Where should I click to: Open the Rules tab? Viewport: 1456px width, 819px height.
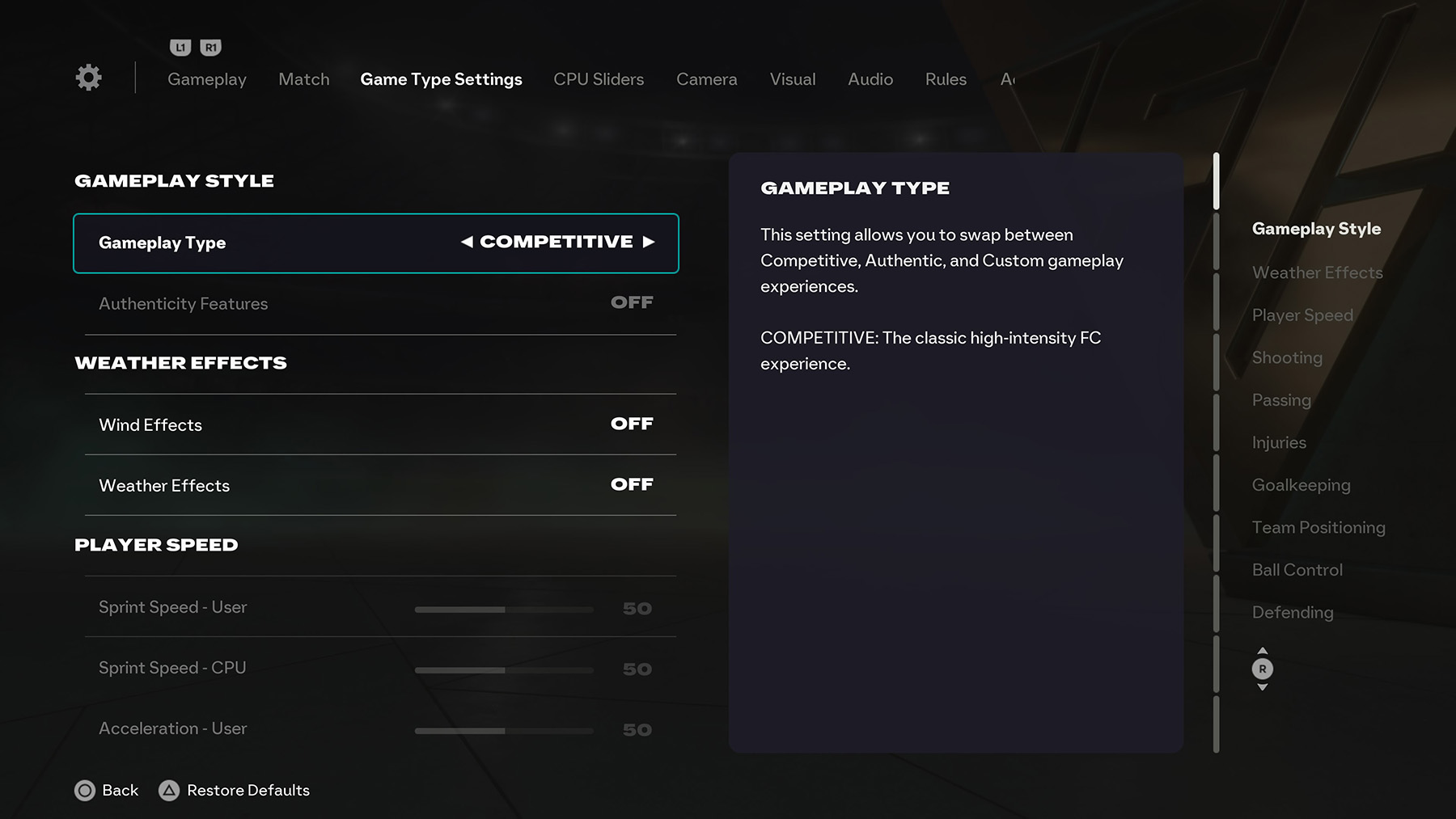[x=945, y=79]
